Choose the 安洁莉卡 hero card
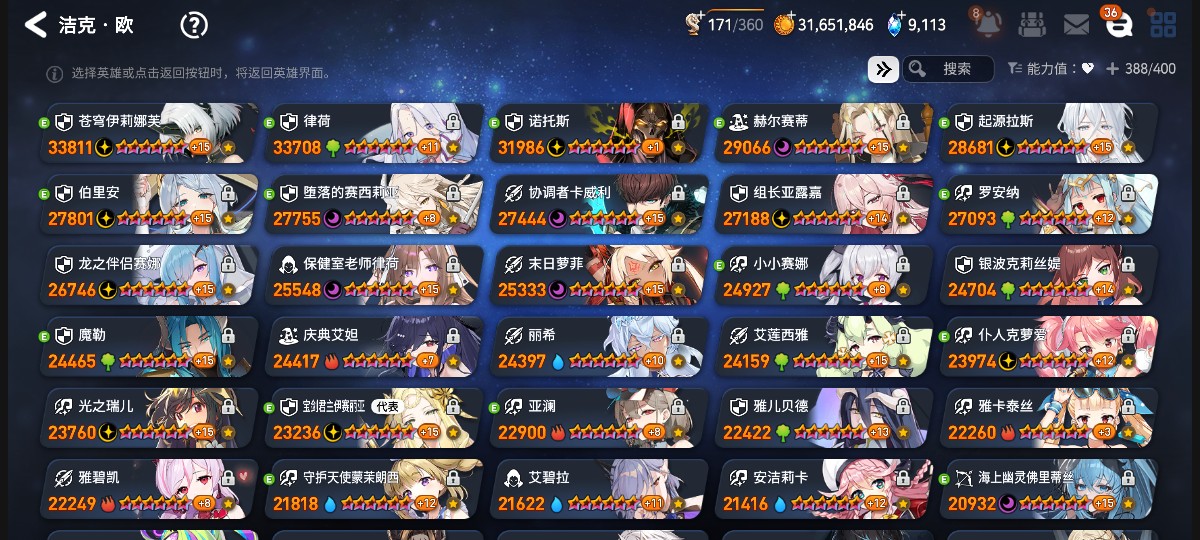This screenshot has width=1200, height=540. click(x=824, y=490)
